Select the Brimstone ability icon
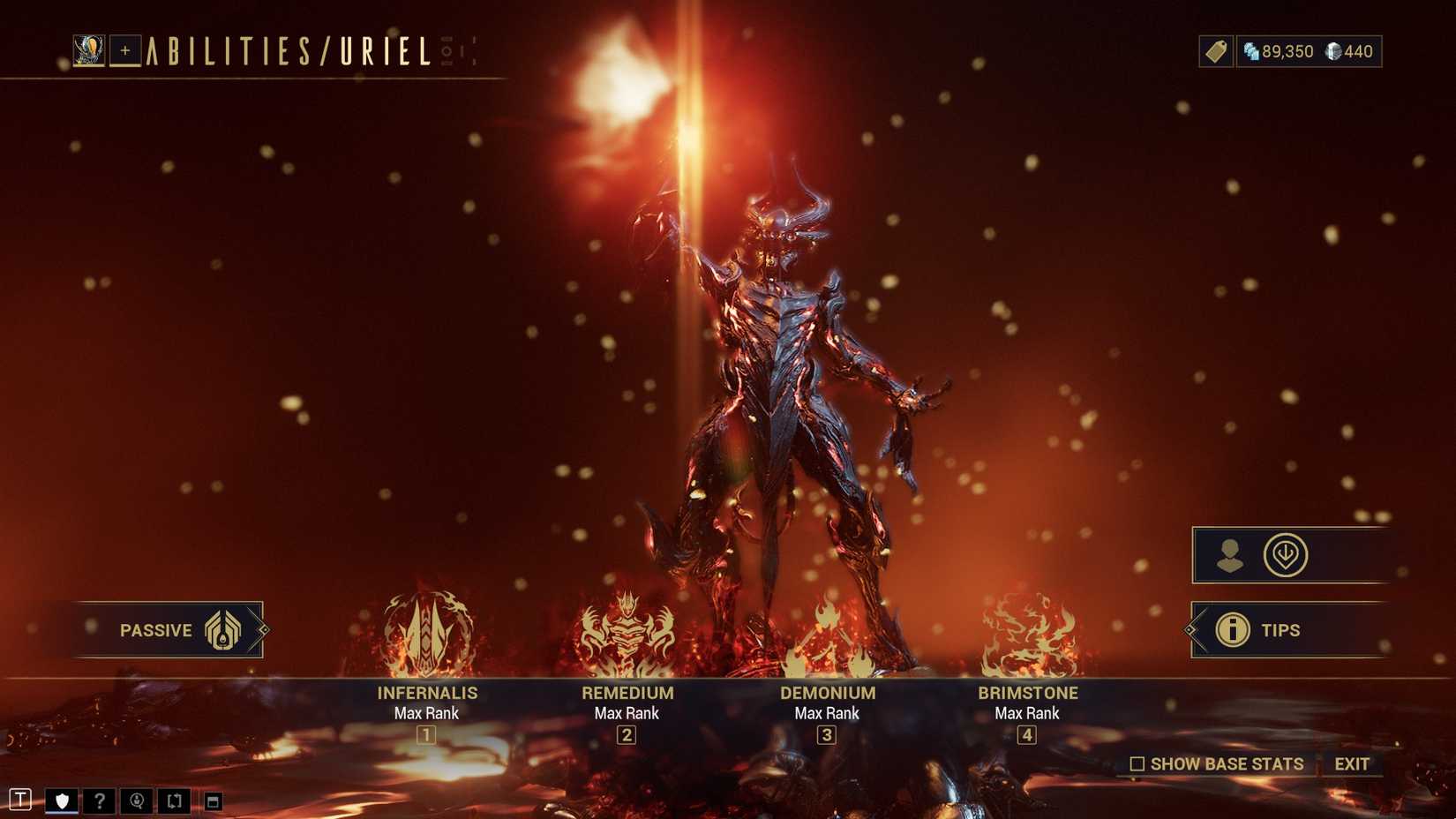This screenshot has height=819, width=1456. [x=1027, y=634]
